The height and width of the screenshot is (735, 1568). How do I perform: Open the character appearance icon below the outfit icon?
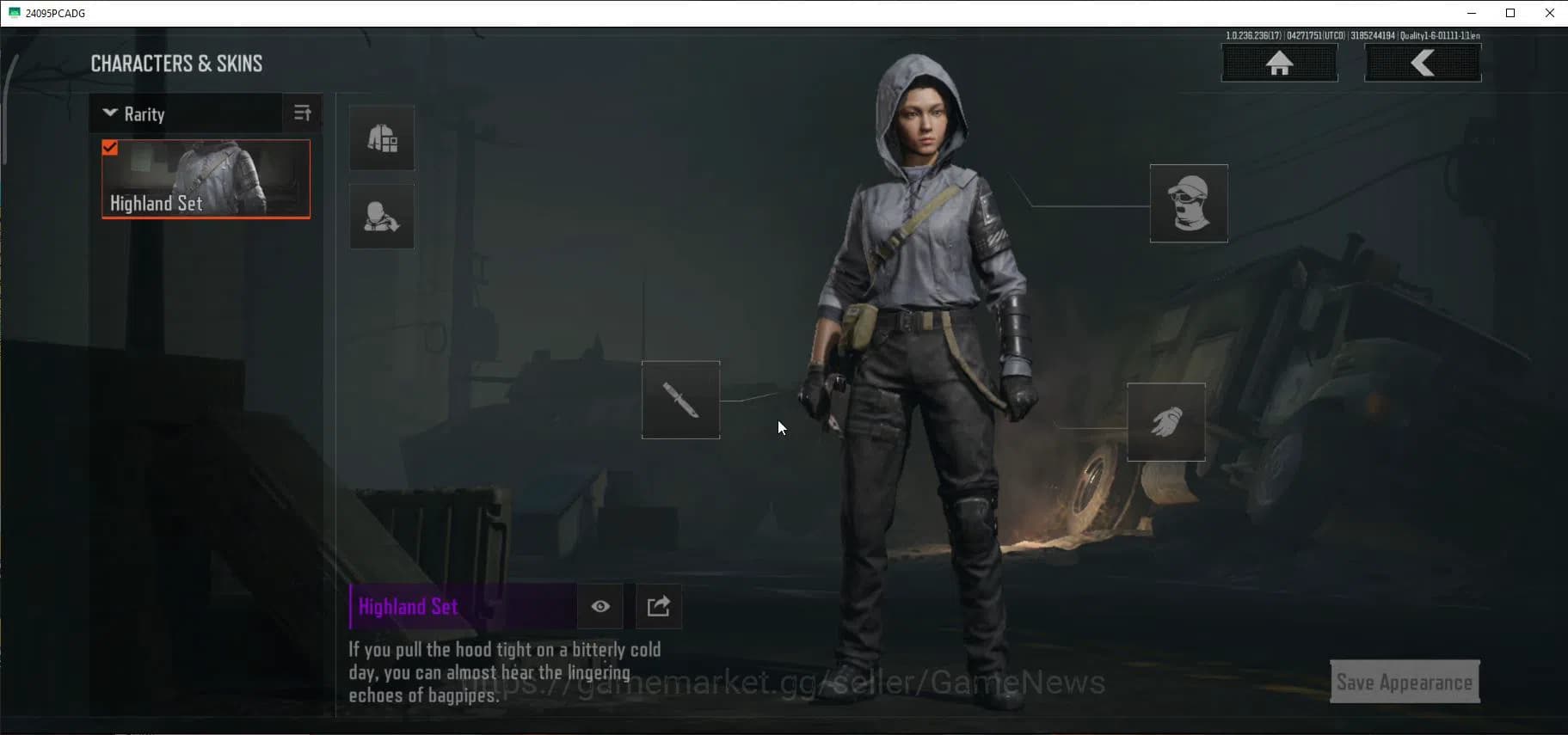coord(382,216)
